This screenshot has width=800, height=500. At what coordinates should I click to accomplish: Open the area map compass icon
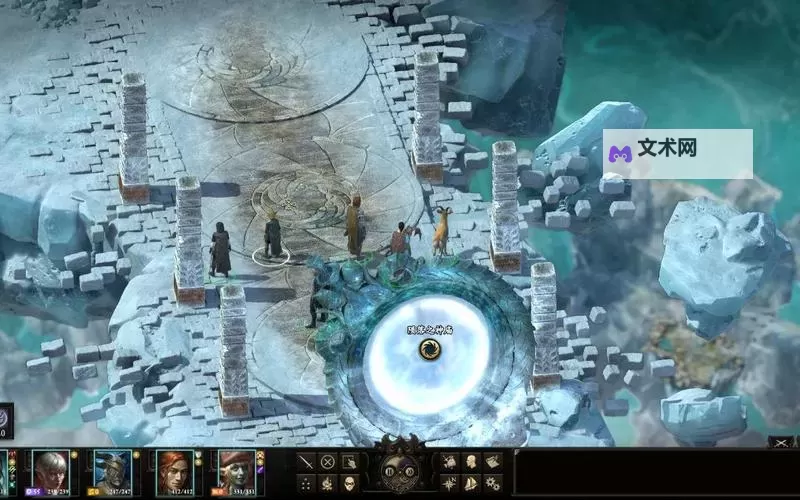pos(449,484)
